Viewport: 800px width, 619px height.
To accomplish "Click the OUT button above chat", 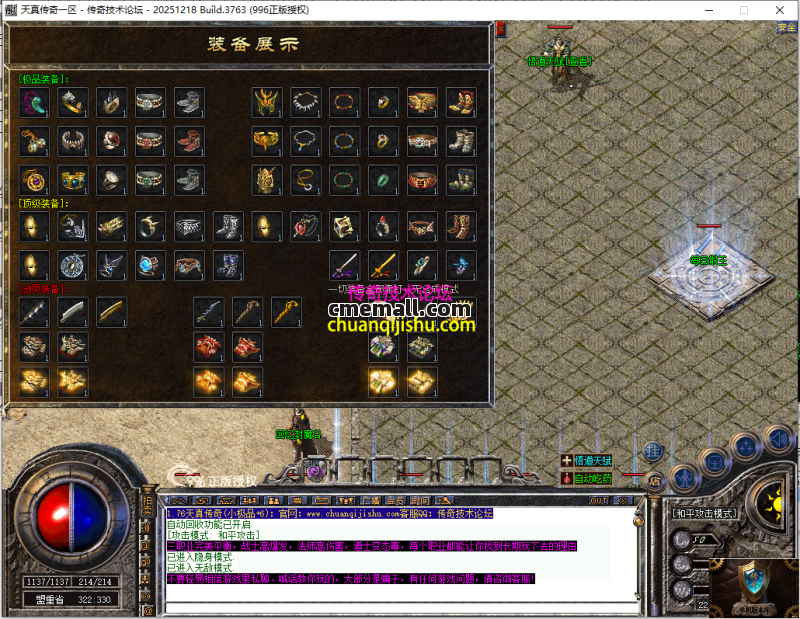I will pyautogui.click(x=599, y=500).
